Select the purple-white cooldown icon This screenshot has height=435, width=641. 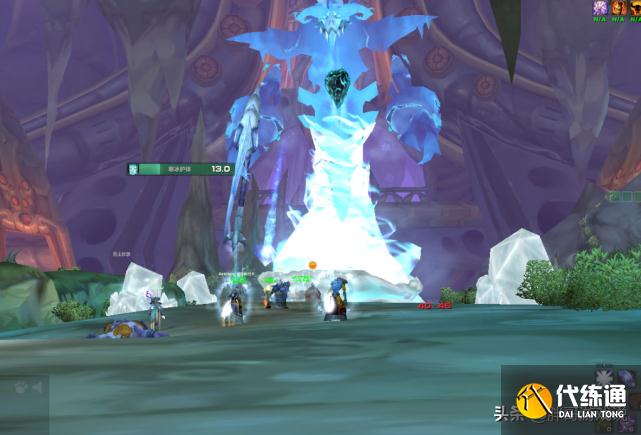click(601, 7)
